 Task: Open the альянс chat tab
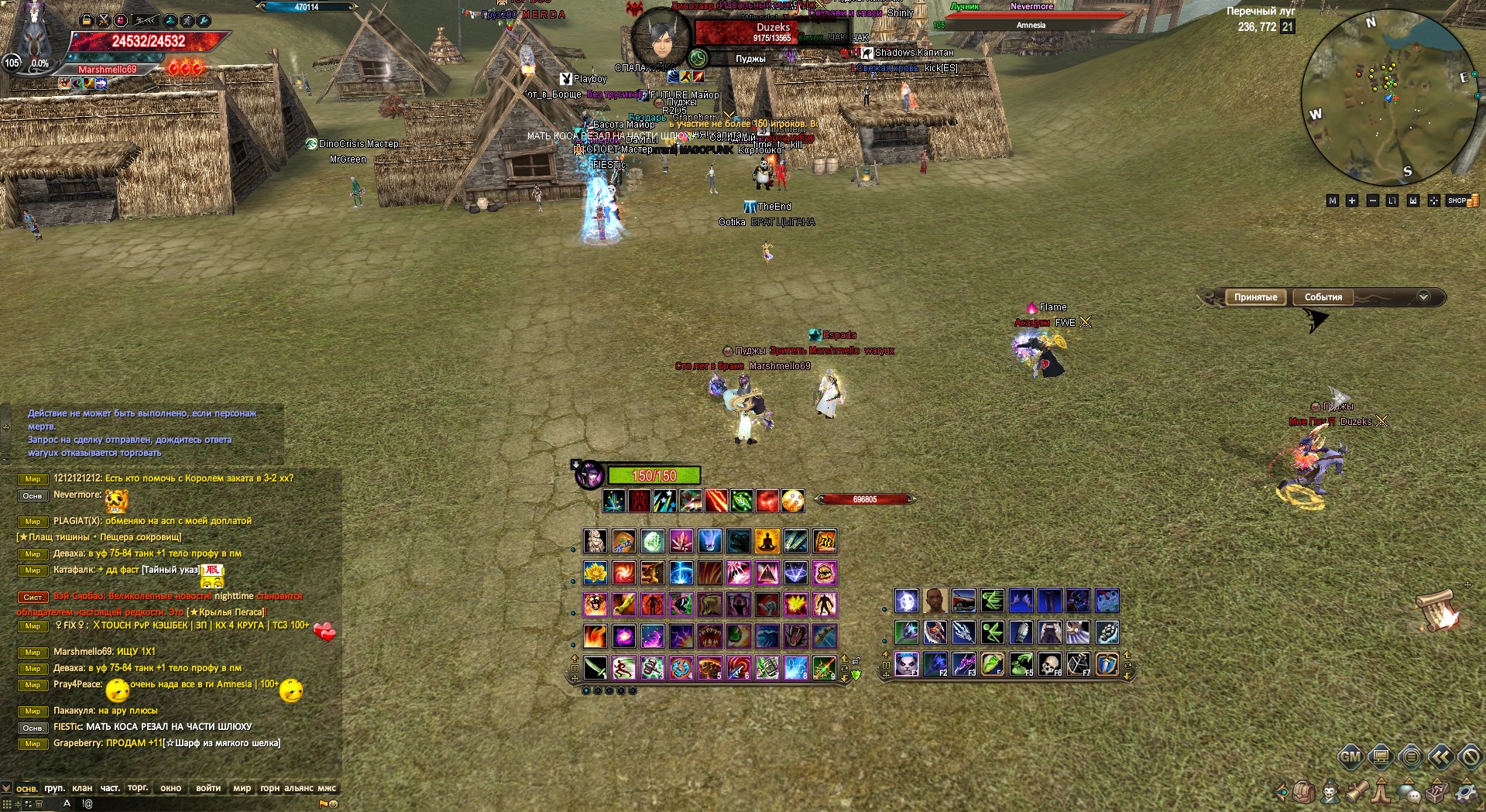(299, 788)
